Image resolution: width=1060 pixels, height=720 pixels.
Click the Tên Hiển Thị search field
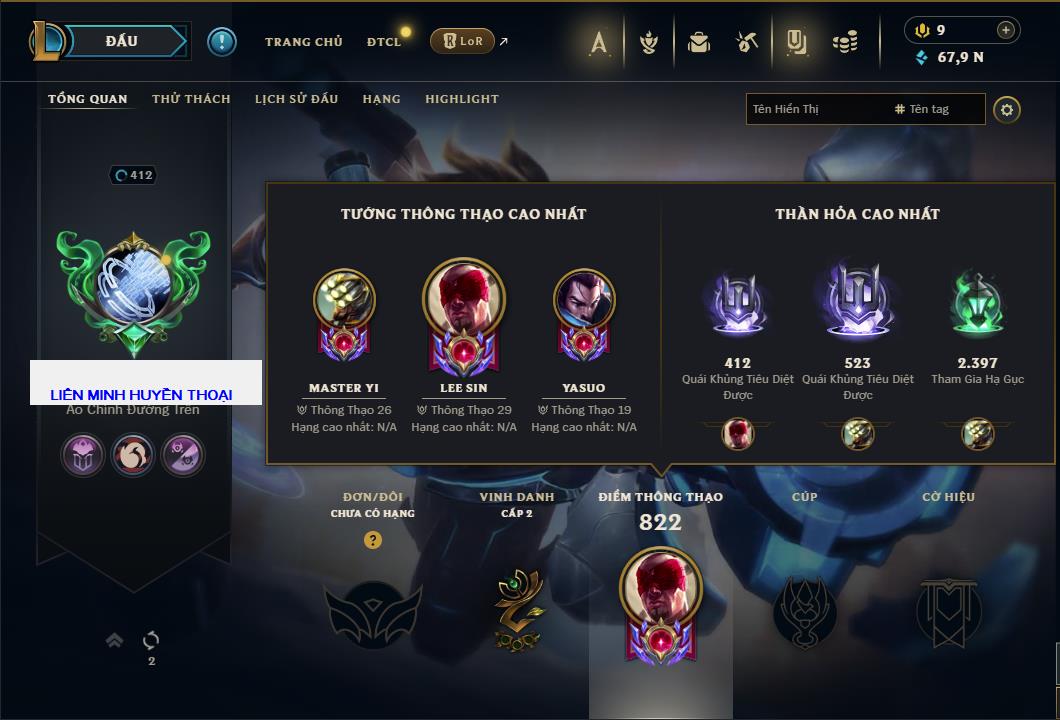coord(815,109)
